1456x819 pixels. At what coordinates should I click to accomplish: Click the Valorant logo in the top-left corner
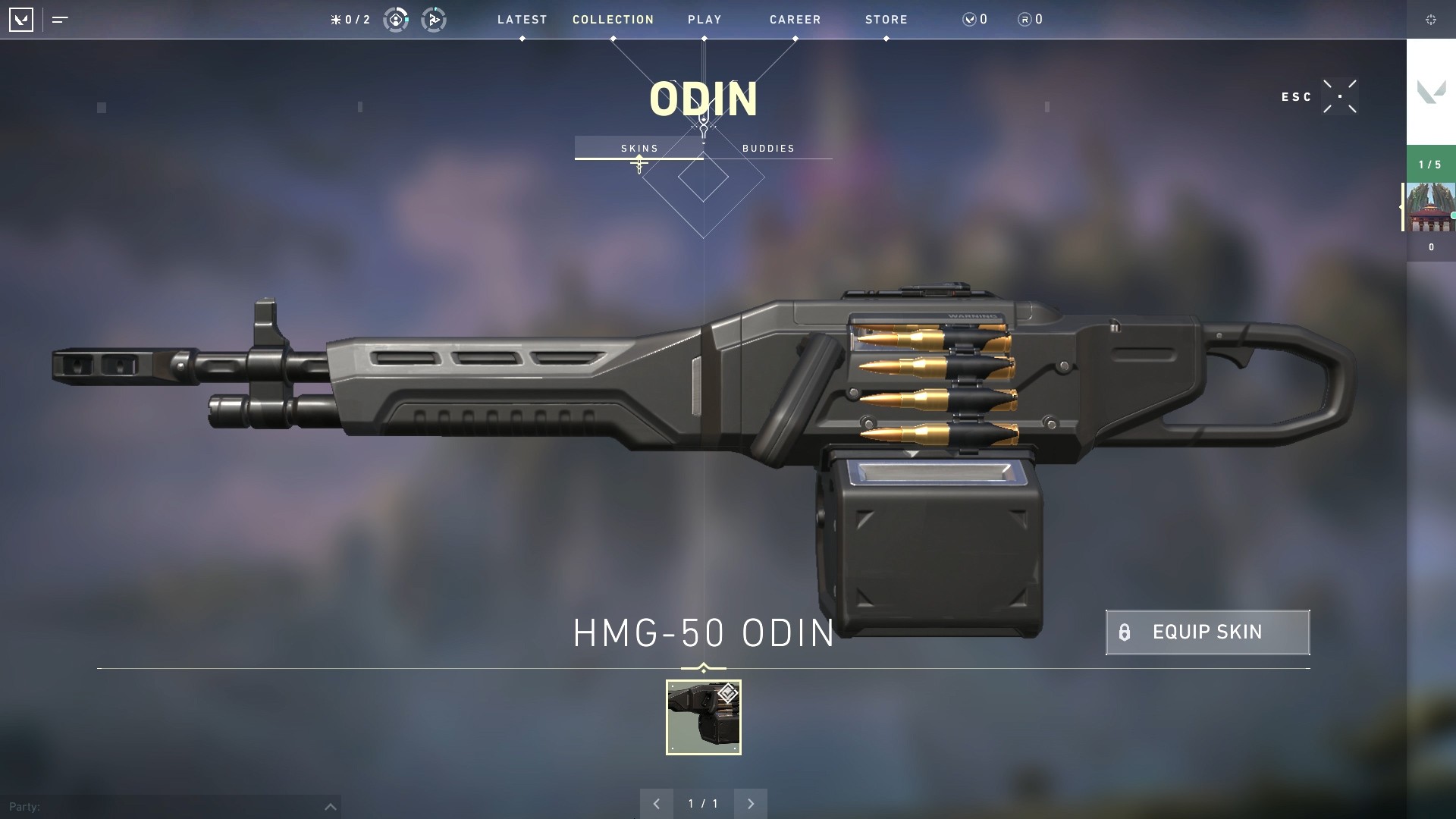(x=22, y=20)
